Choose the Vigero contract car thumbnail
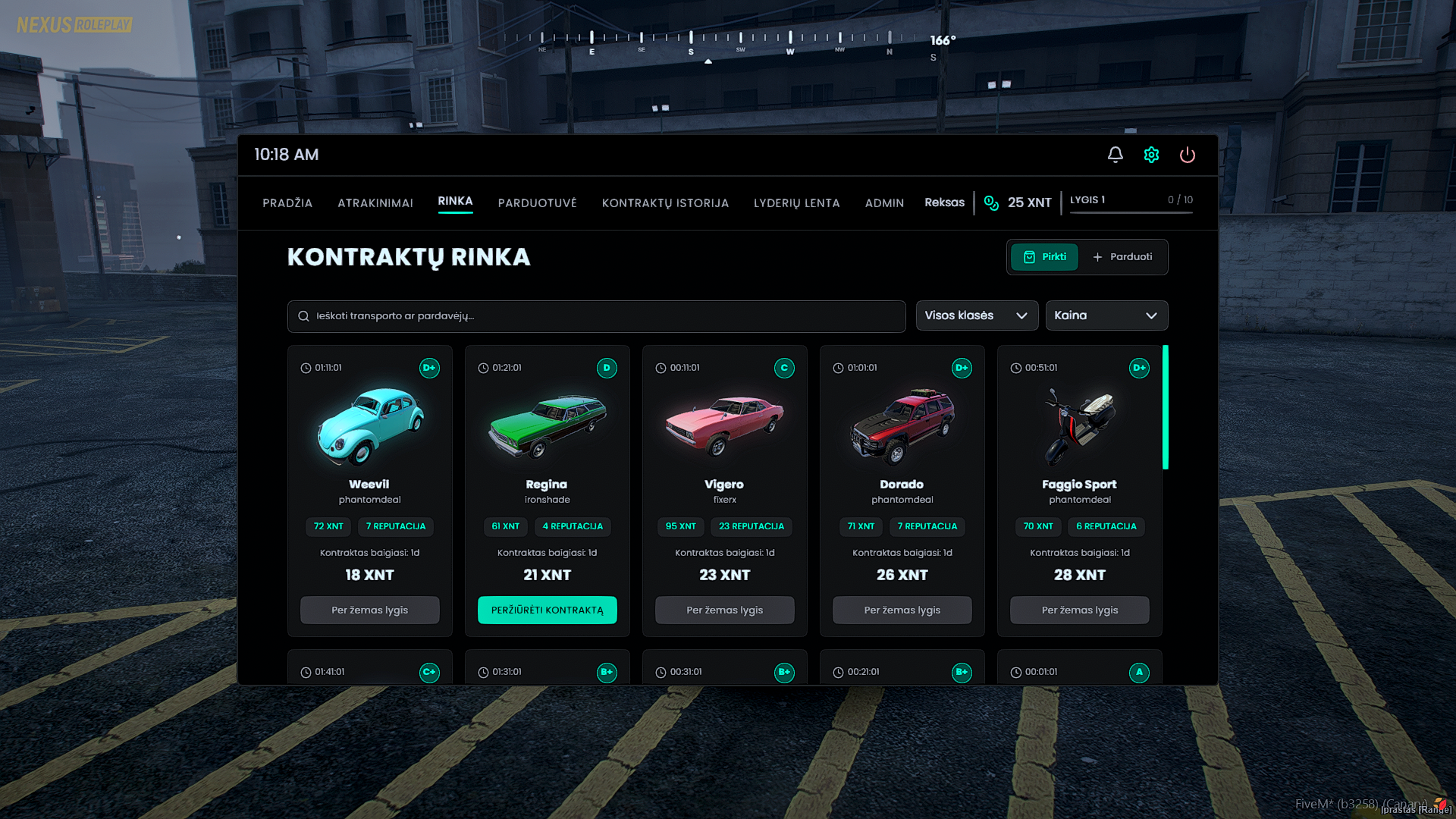The width and height of the screenshot is (1456, 819). (724, 425)
